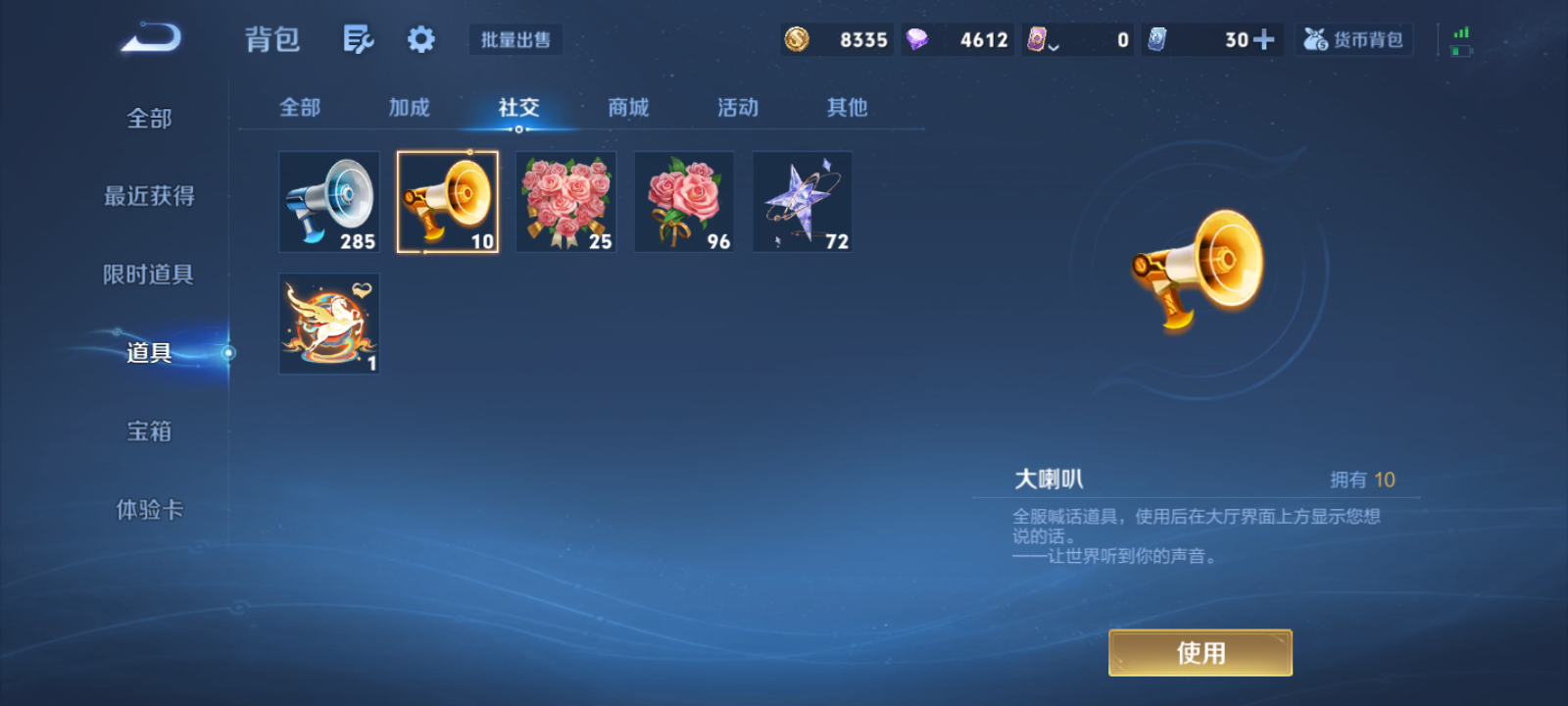
Task: Select the flying pegasus item in the grid
Action: pyautogui.click(x=328, y=323)
